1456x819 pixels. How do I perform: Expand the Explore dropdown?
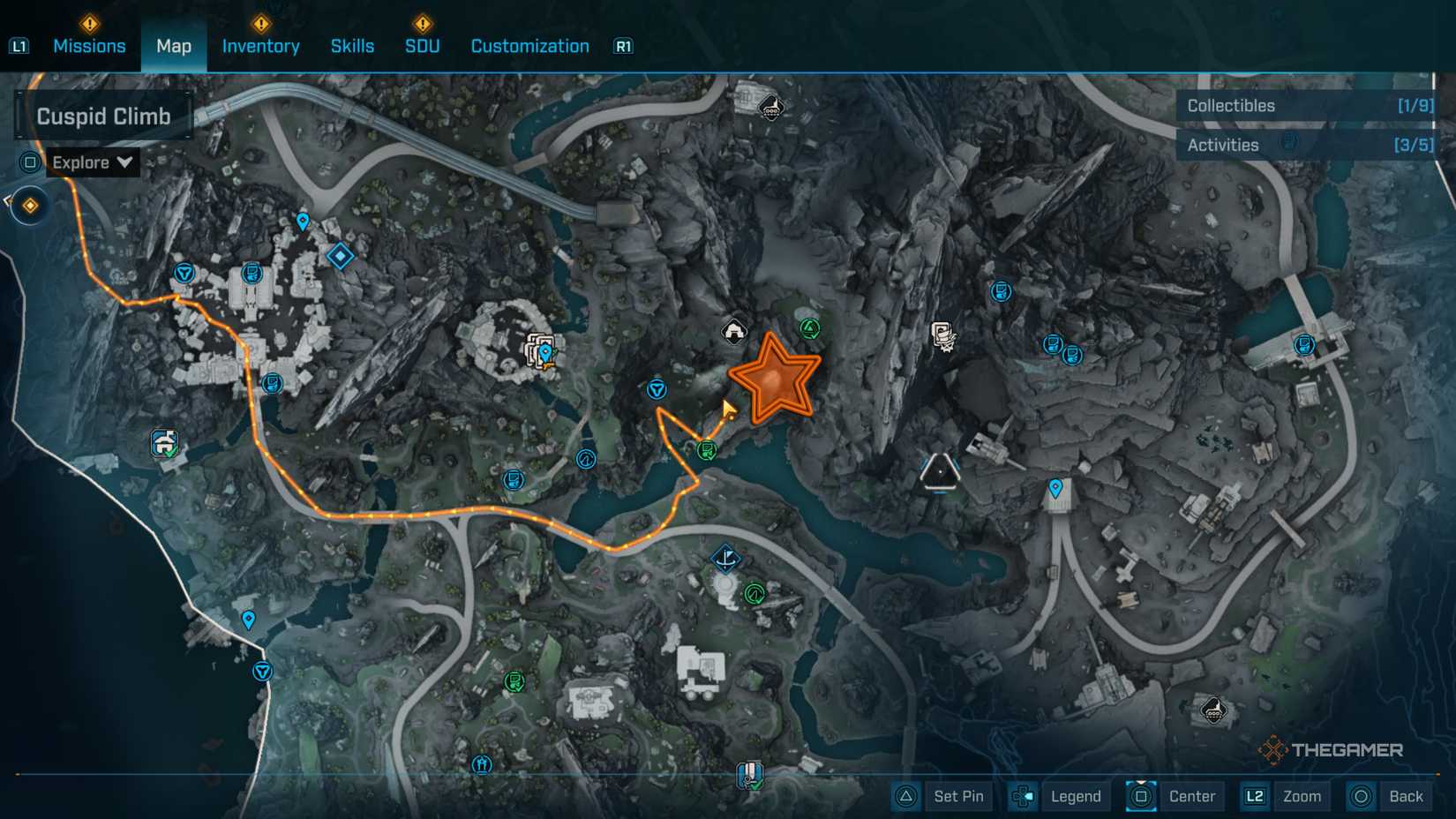[92, 162]
